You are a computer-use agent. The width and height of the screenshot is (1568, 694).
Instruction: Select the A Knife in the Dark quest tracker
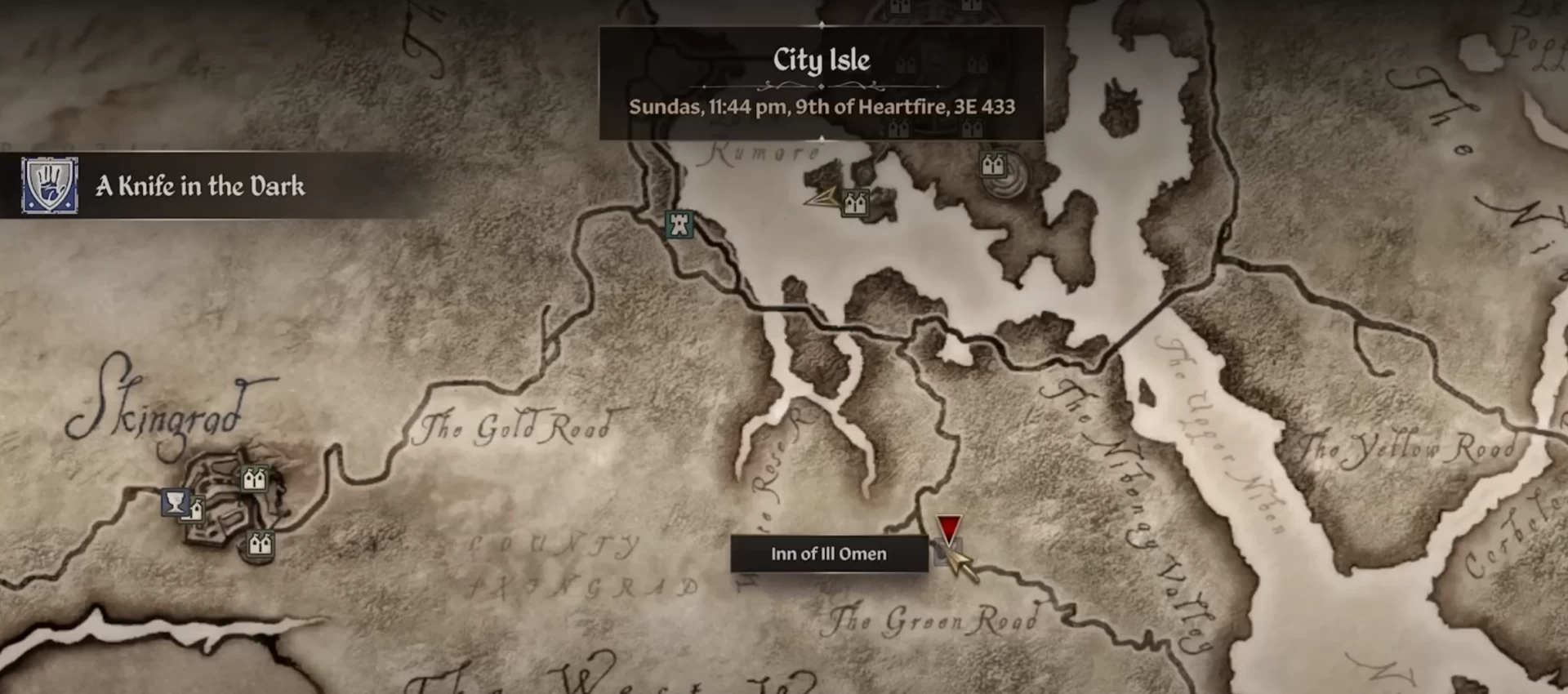pyautogui.click(x=200, y=186)
